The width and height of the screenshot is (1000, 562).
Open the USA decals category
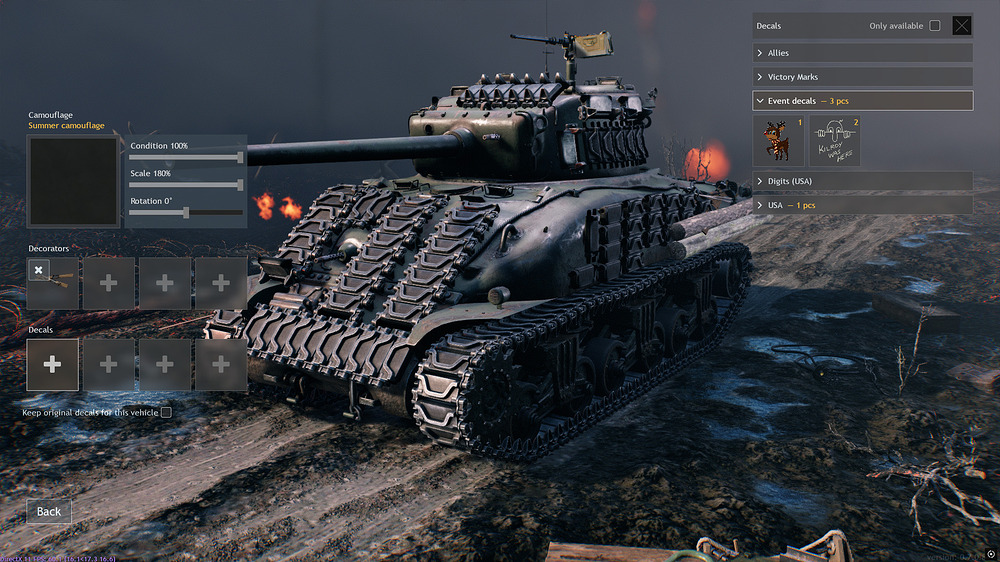tap(861, 205)
